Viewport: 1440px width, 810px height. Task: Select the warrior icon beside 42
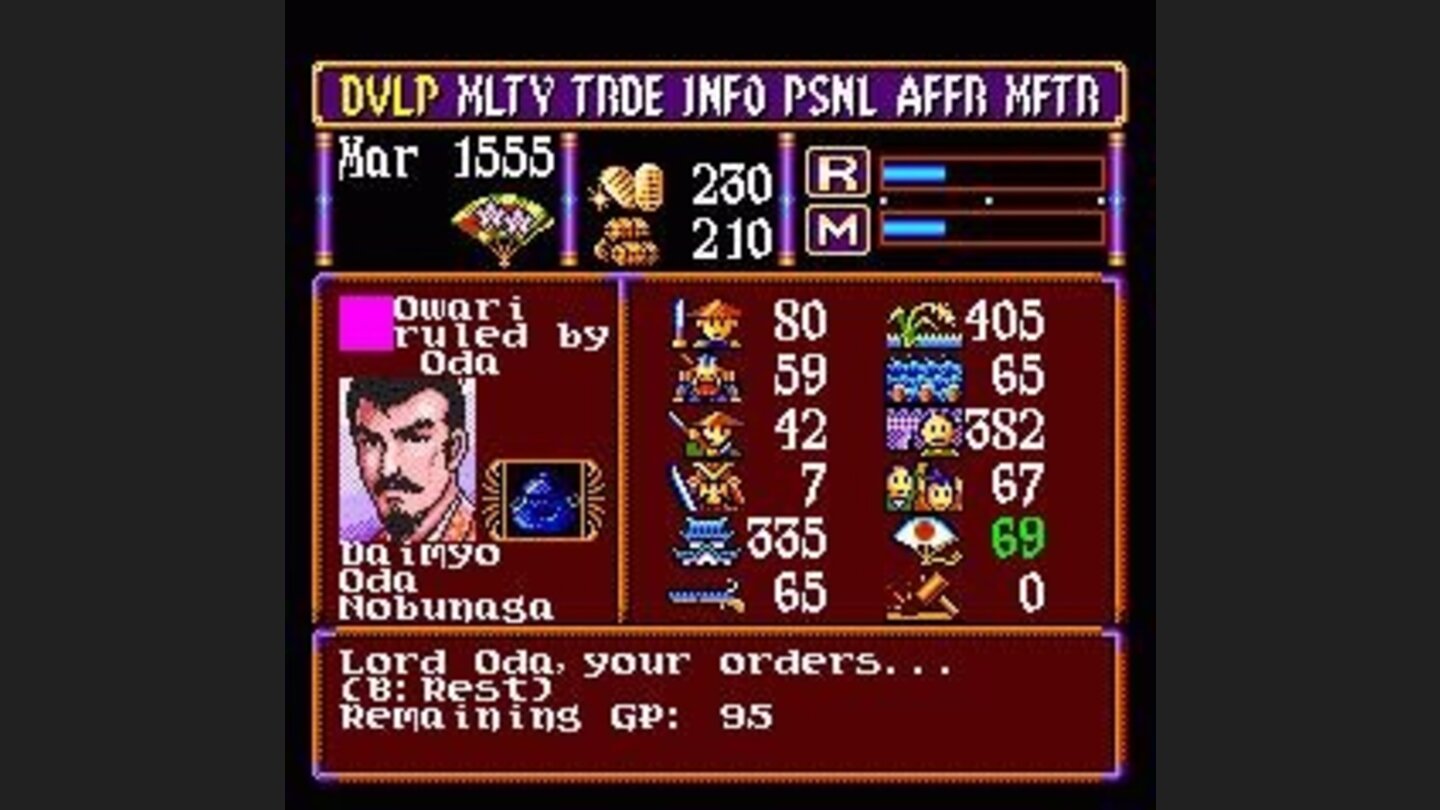coord(705,435)
